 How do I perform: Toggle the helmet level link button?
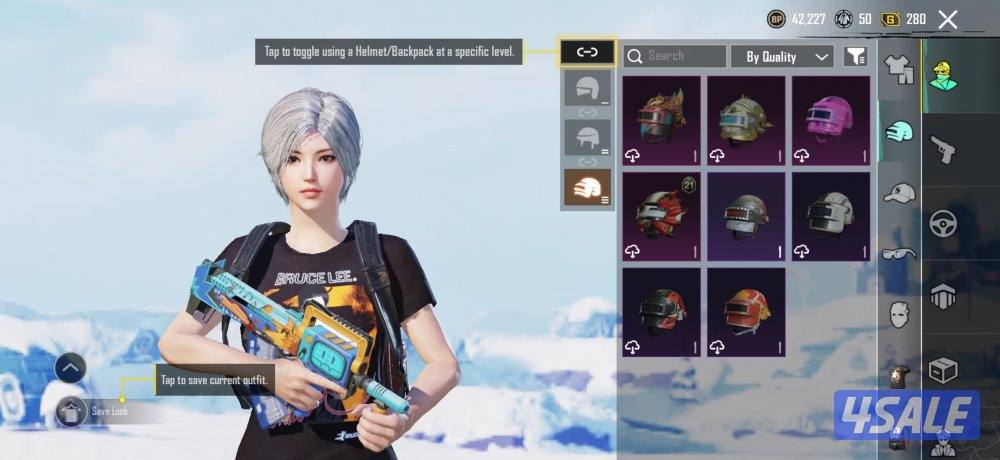pyautogui.click(x=587, y=52)
